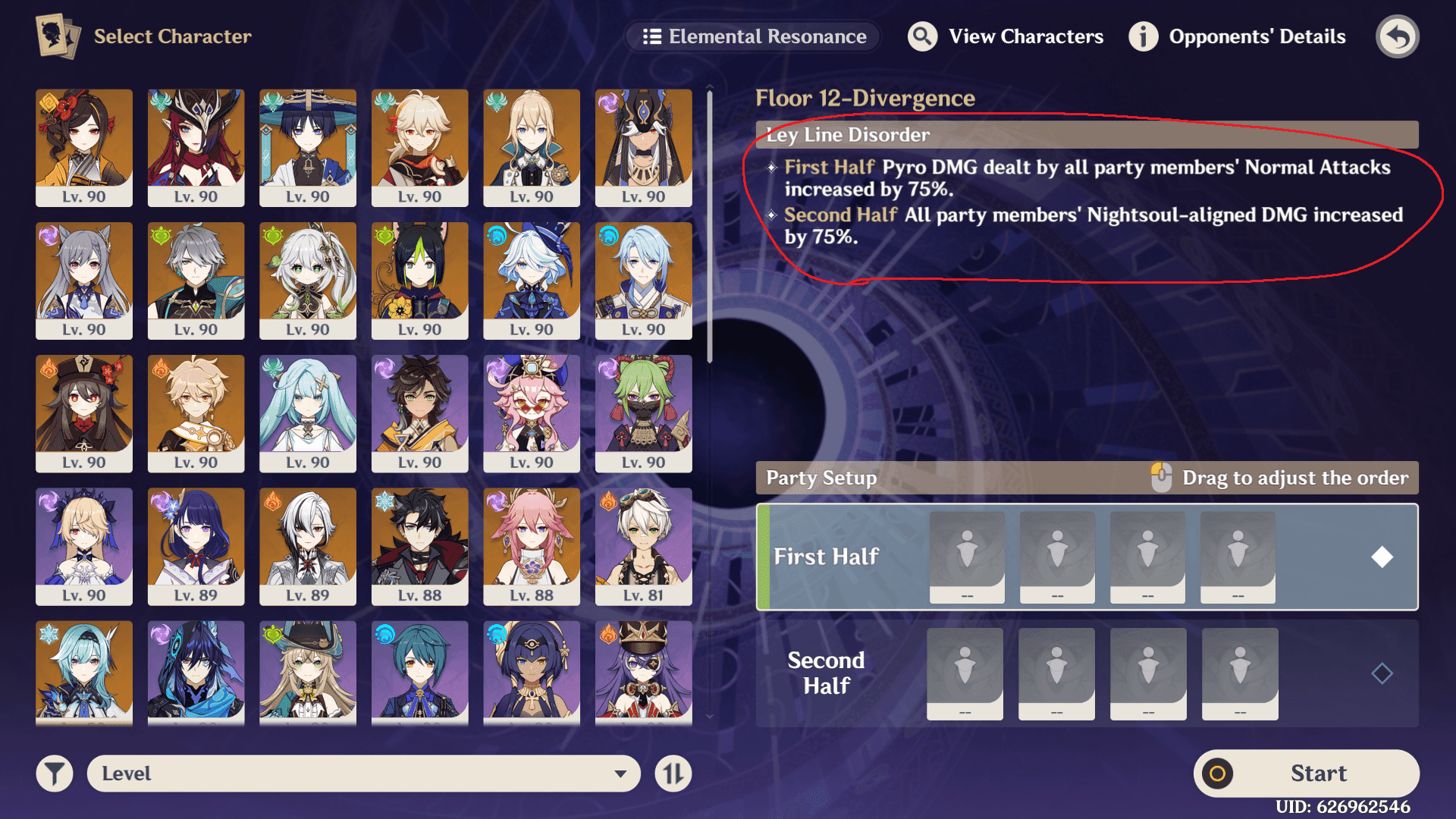Click the magnifying glass View Characters icon

923,36
